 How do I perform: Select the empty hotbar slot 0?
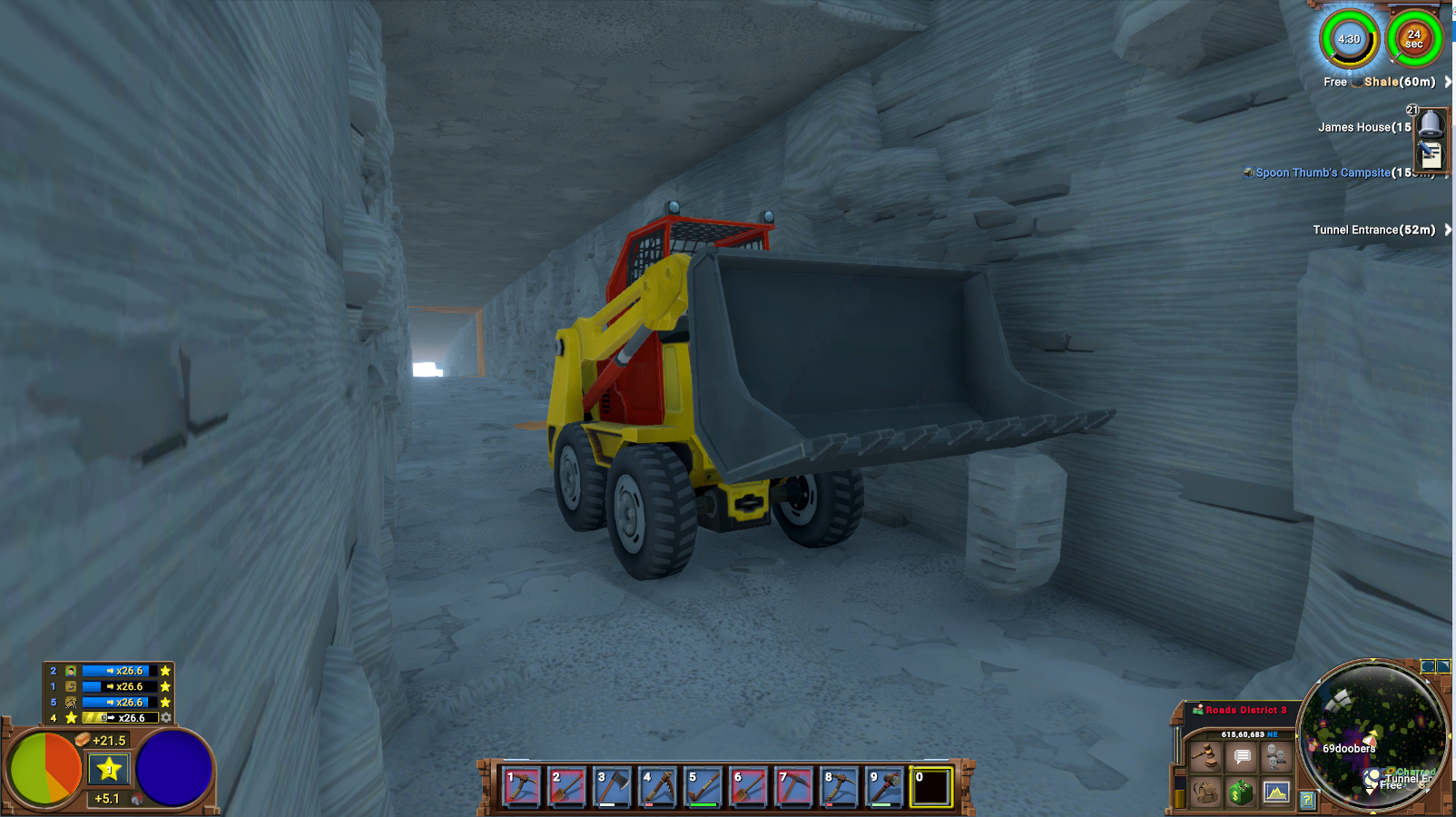[930, 787]
